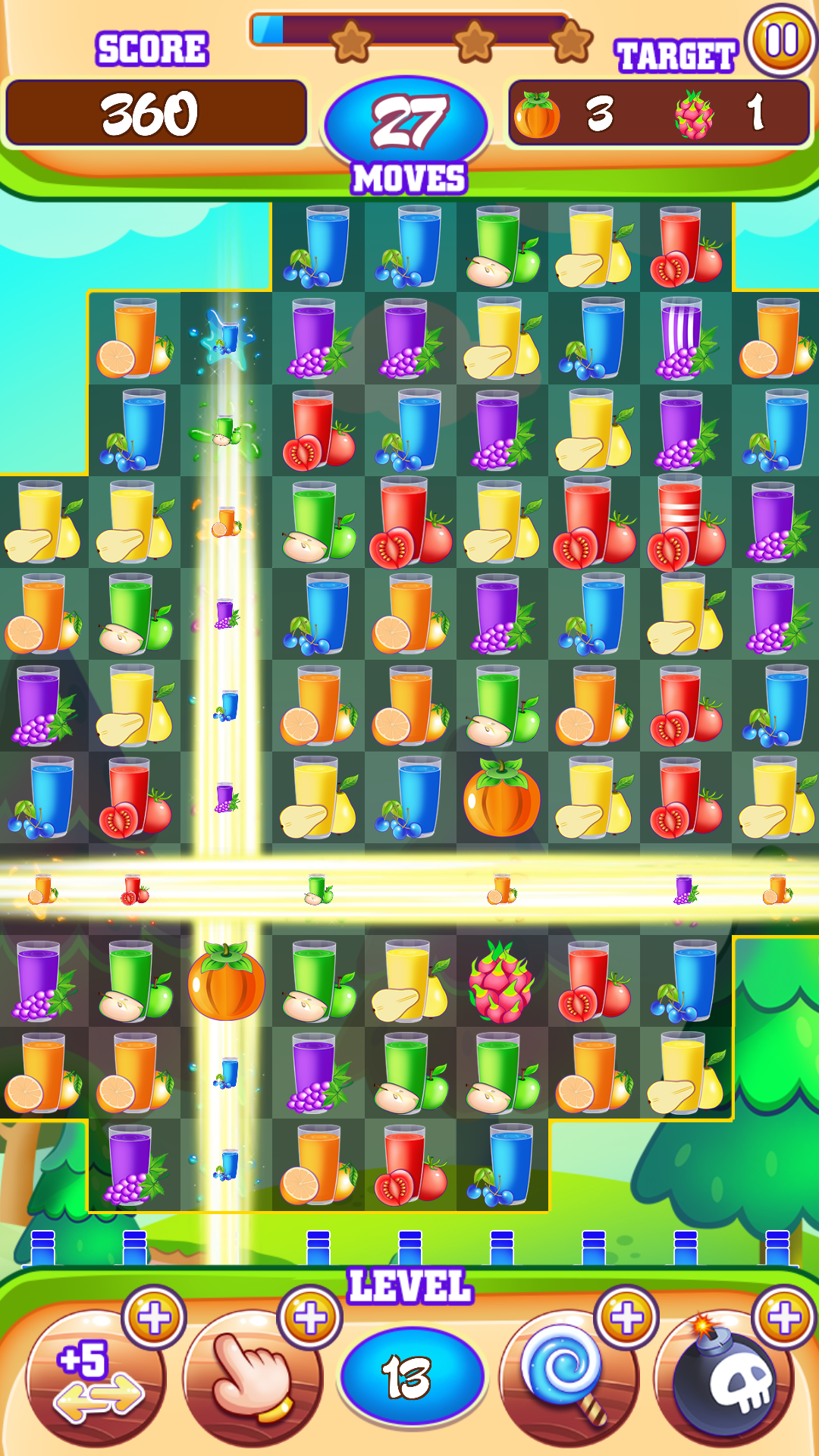The width and height of the screenshot is (819, 1456).
Task: Select the pink dragon fruit tile
Action: point(501,982)
